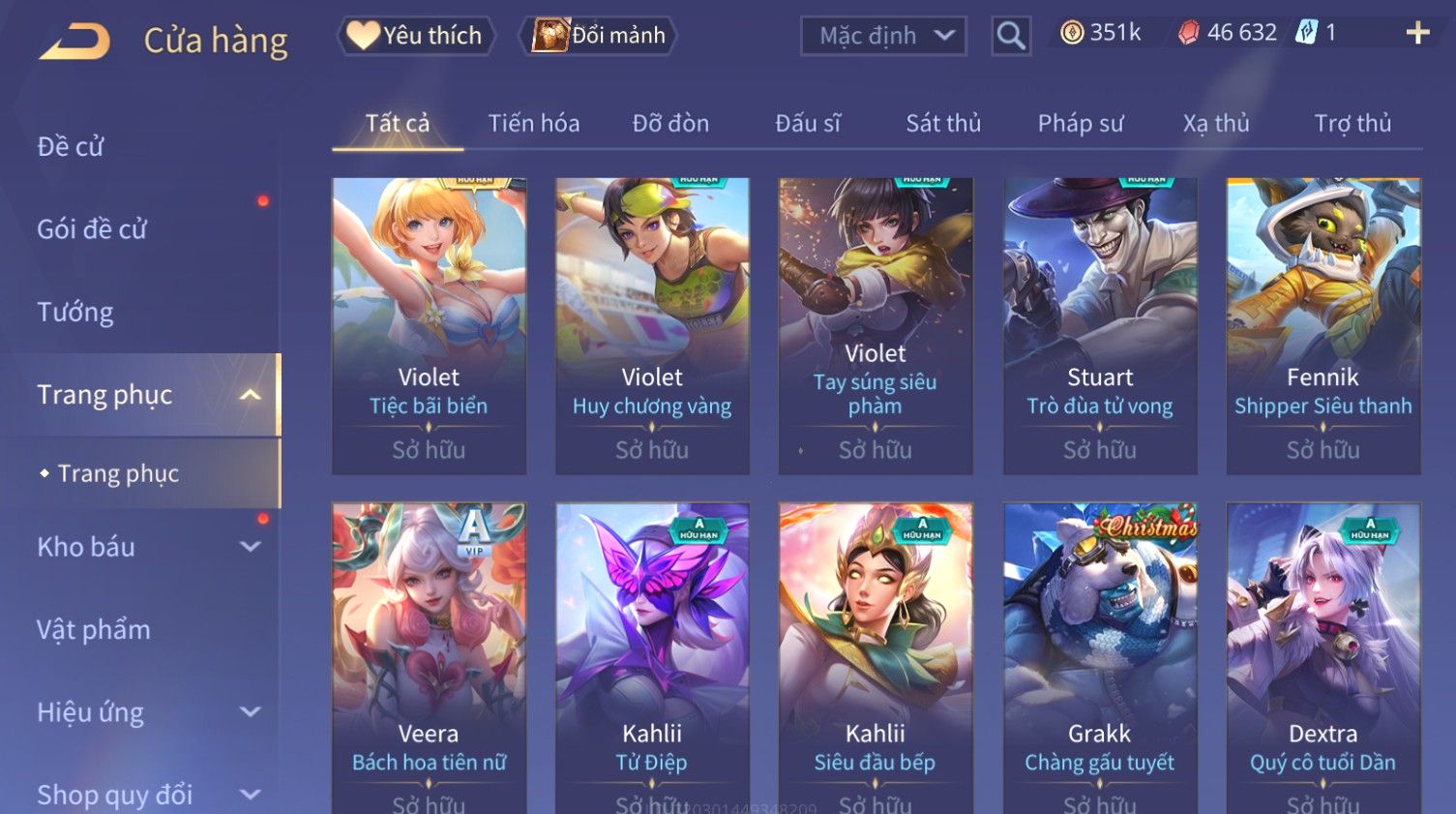
Task: Click the magnifying glass search button
Action: click(1010, 36)
